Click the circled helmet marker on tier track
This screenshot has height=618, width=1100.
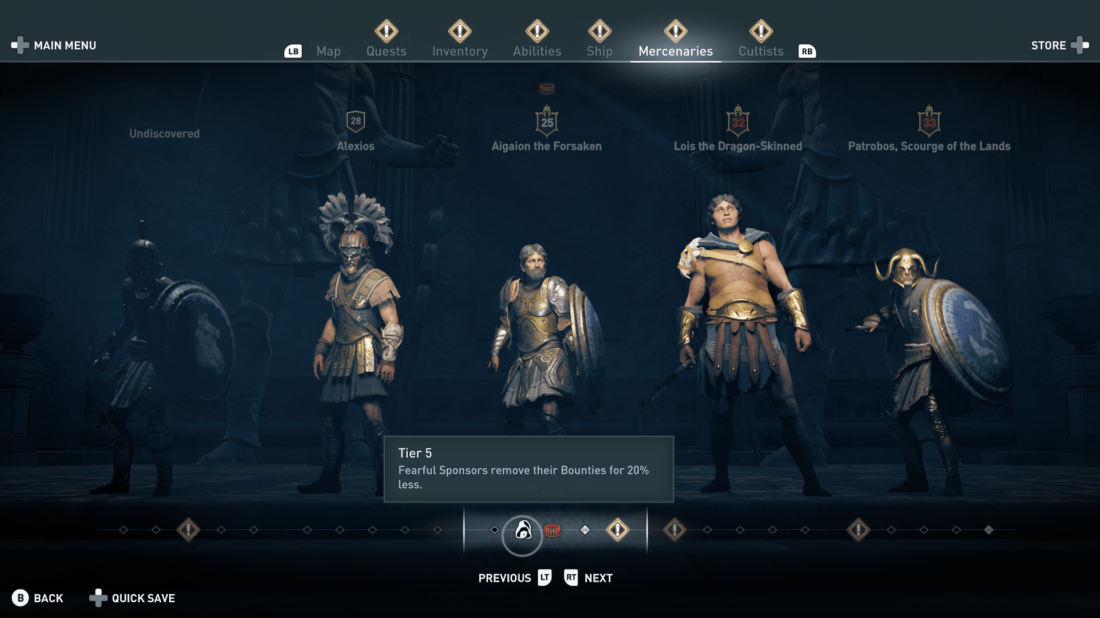point(522,531)
